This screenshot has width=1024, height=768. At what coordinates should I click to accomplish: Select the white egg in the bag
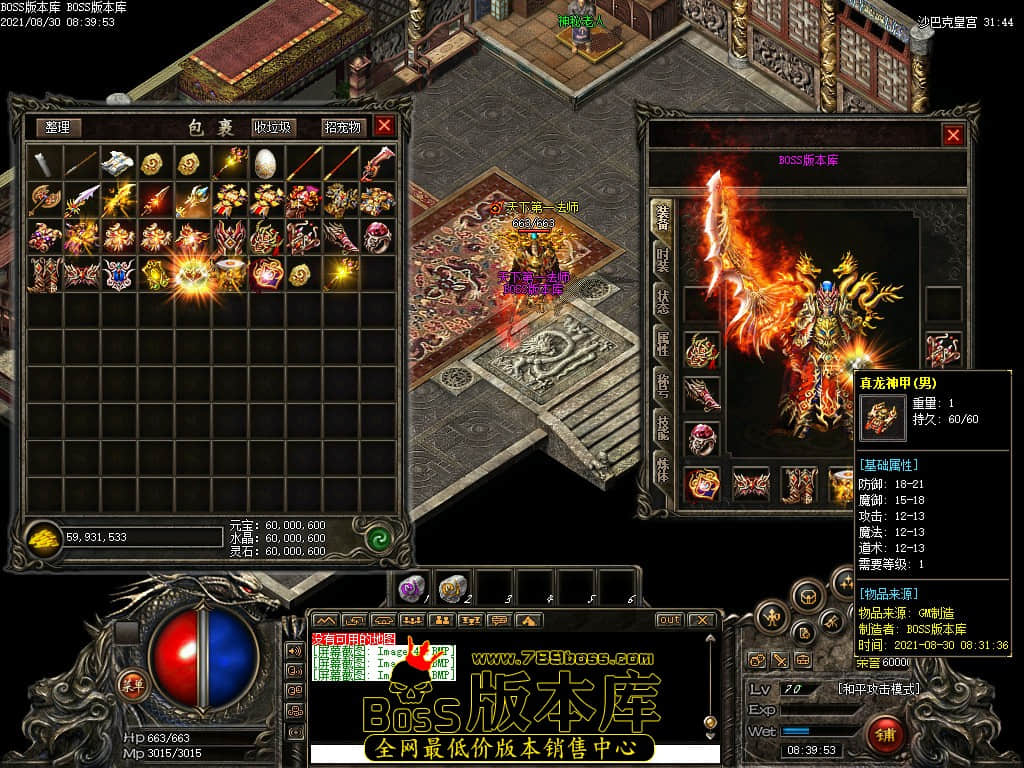pos(265,162)
